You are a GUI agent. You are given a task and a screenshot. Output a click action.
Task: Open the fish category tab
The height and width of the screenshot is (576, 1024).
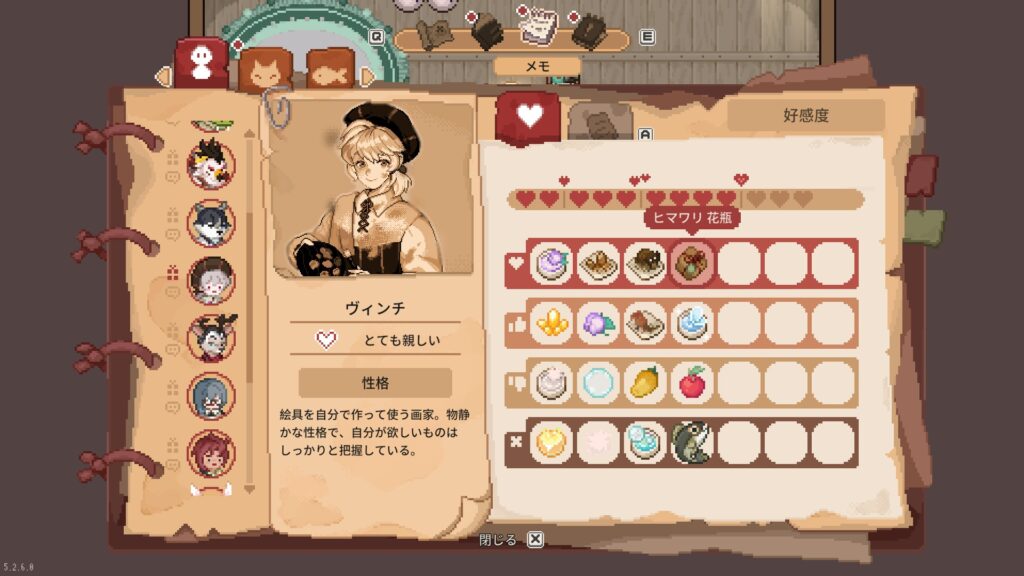pyautogui.click(x=331, y=70)
